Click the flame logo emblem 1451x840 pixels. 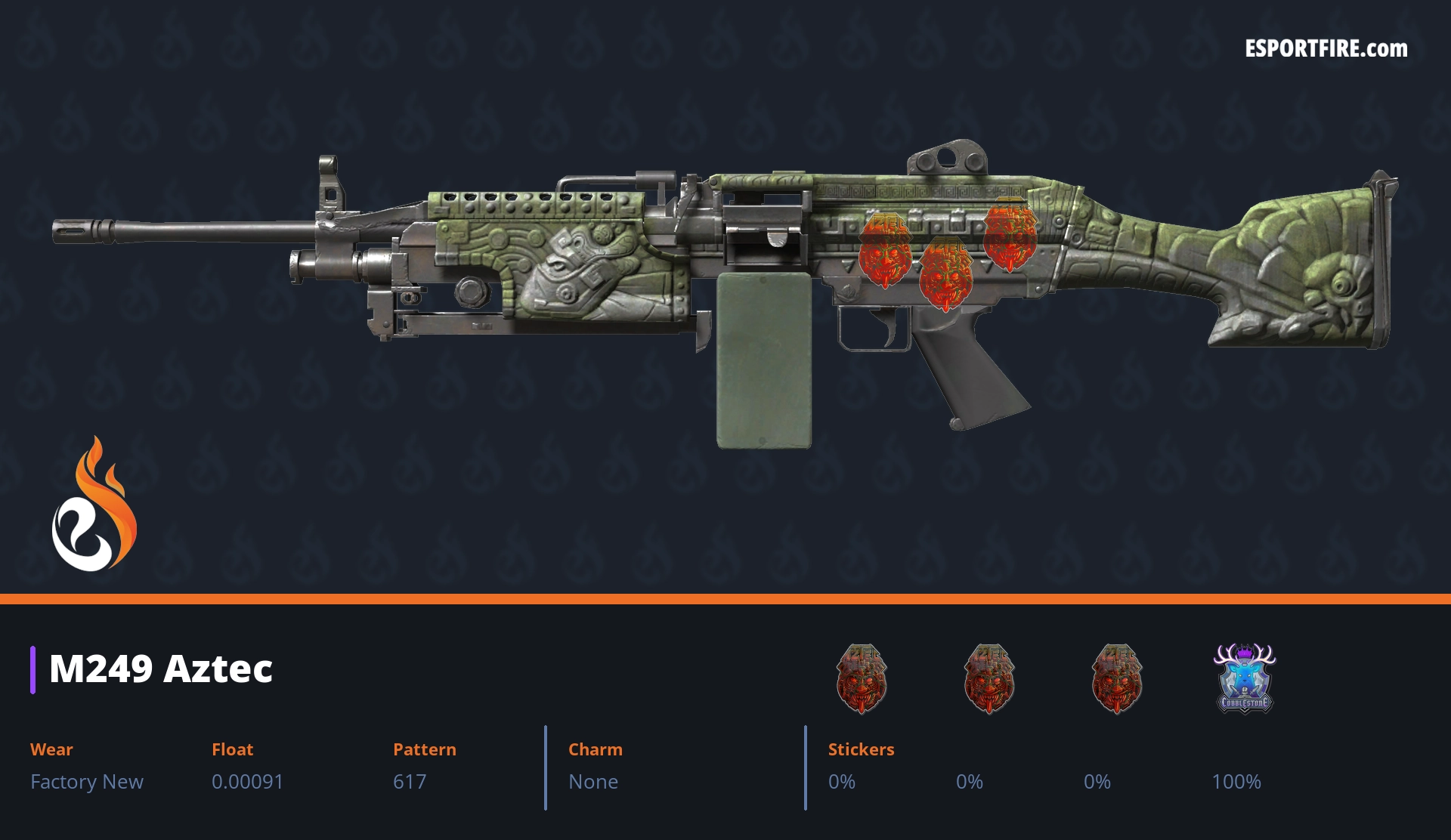coord(94,506)
